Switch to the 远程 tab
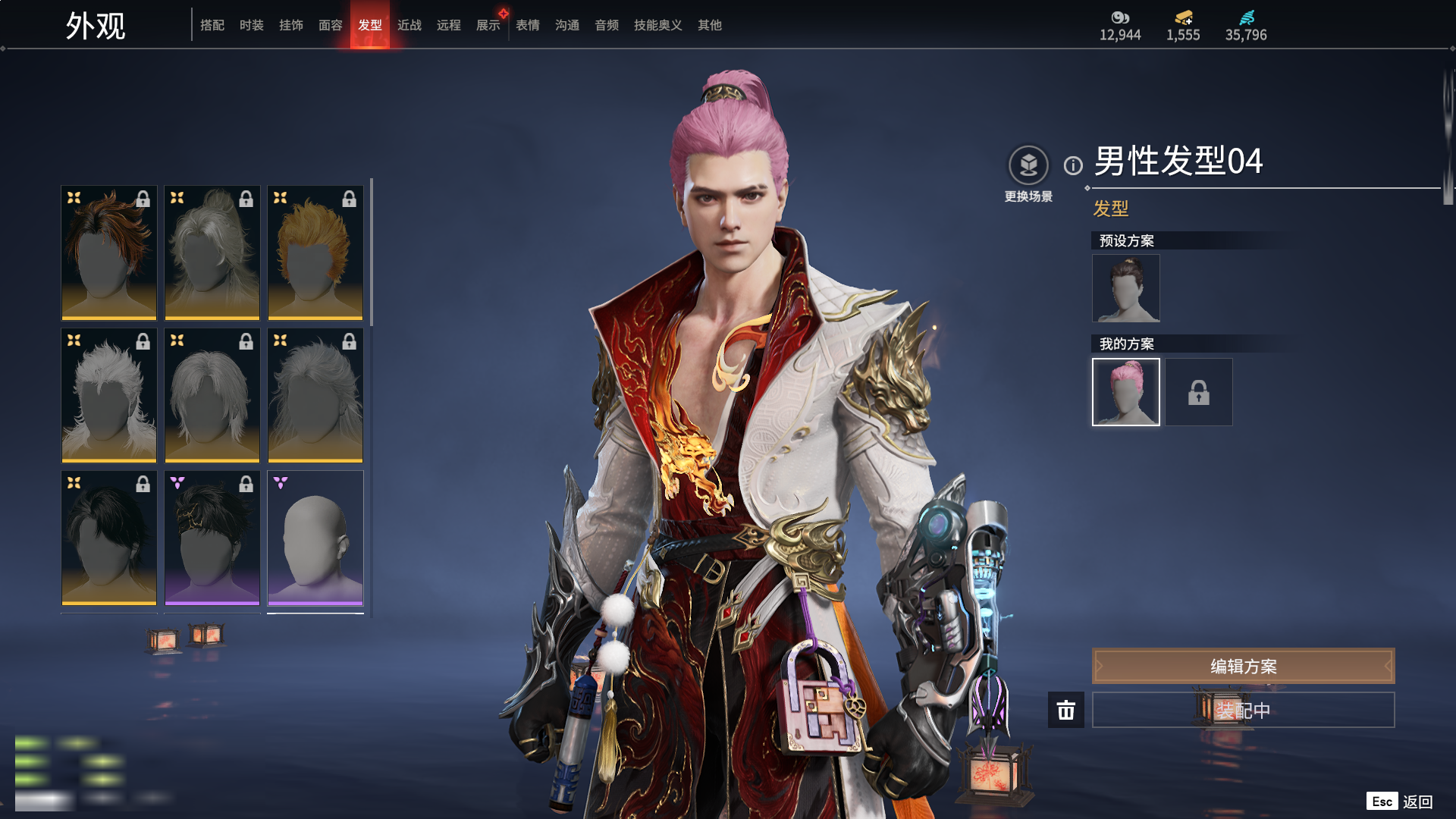 [448, 25]
